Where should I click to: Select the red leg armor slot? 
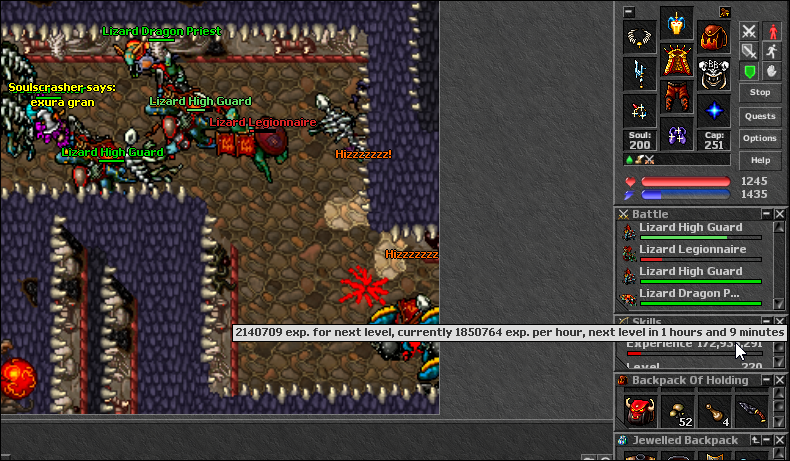(x=676, y=99)
